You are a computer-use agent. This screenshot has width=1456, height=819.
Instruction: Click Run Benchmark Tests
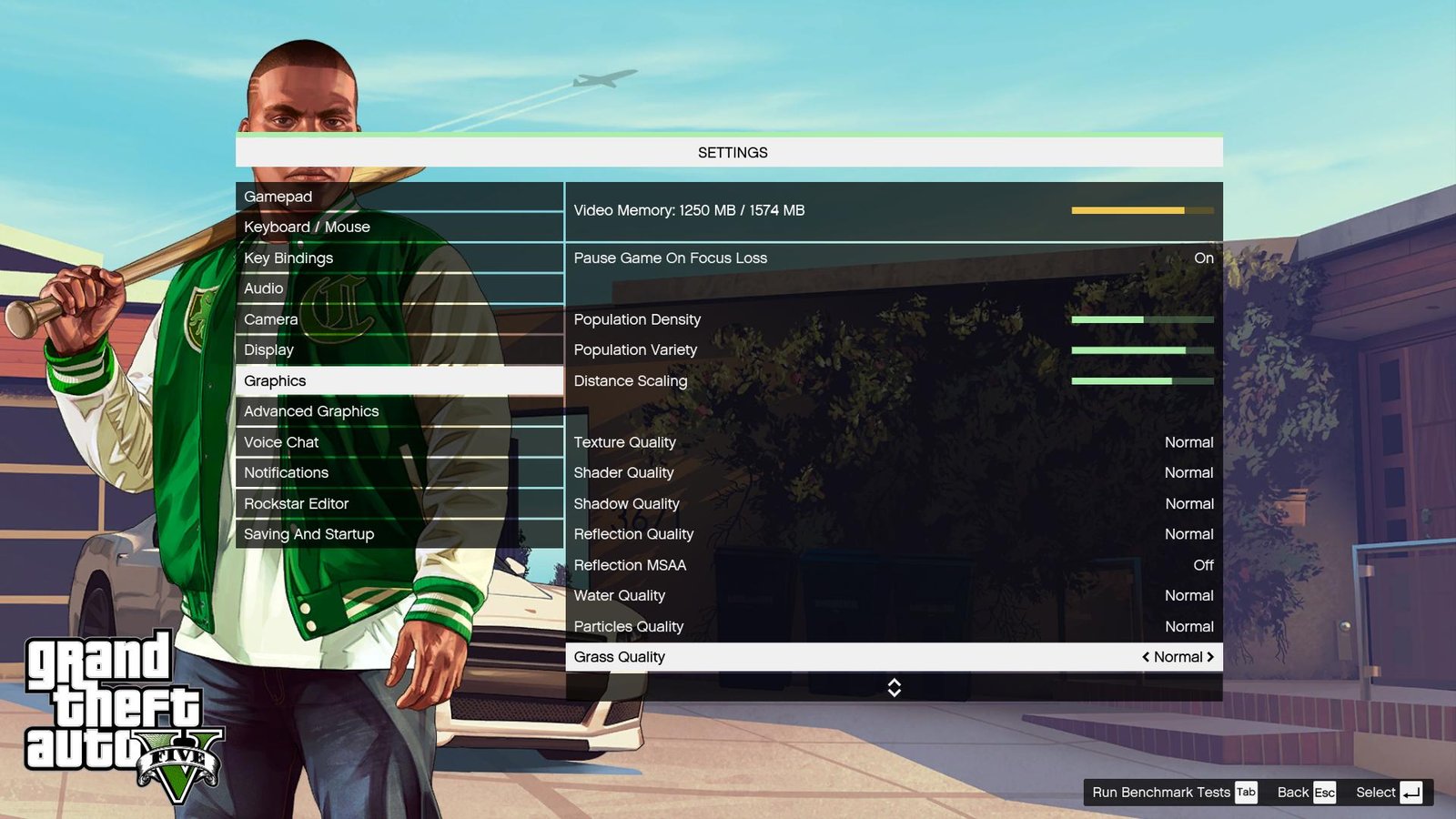1158,793
